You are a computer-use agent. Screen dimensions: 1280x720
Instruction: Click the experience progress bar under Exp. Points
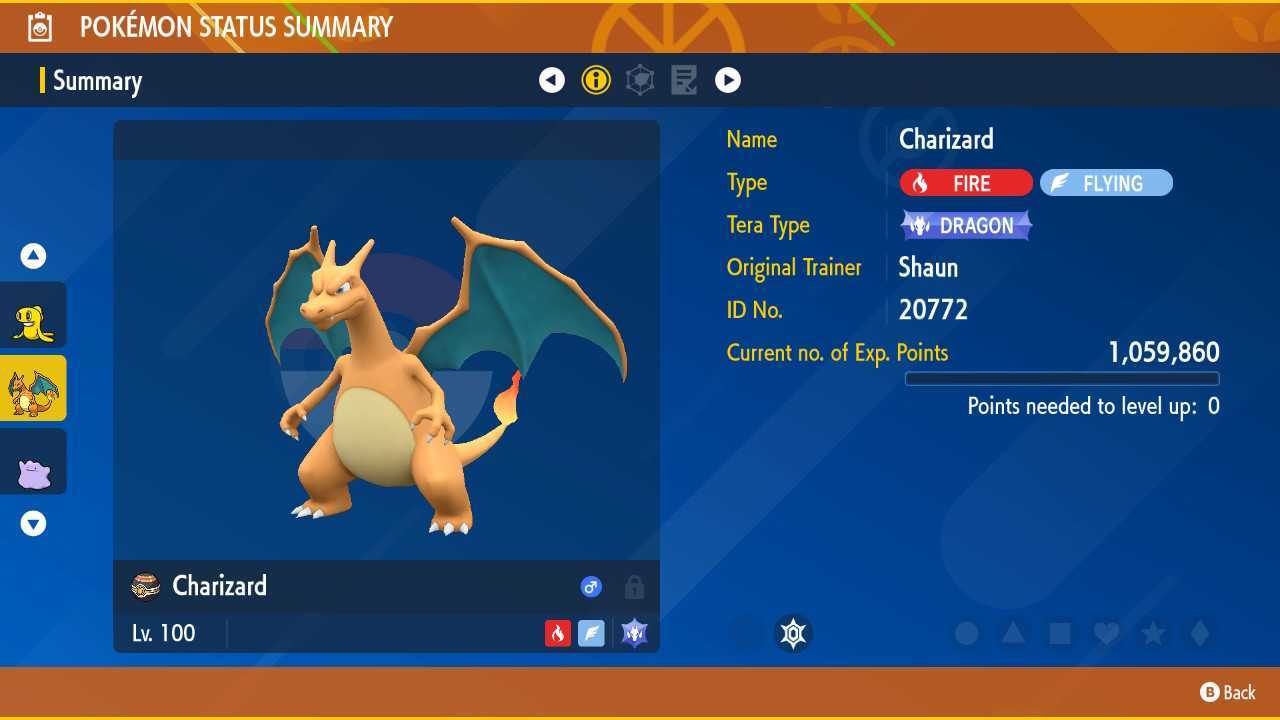tap(1062, 379)
